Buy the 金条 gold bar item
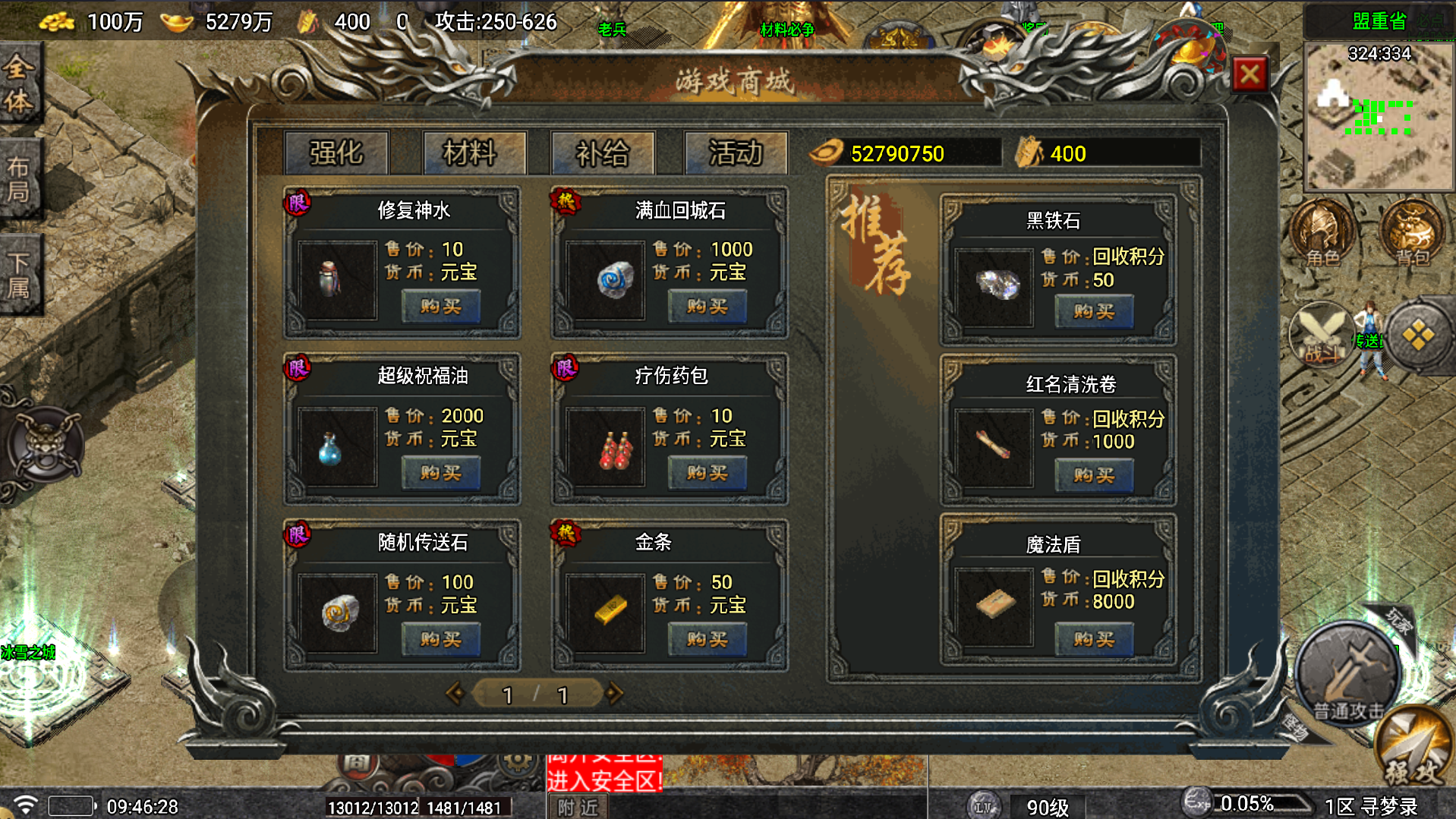The height and width of the screenshot is (819, 1456). coord(706,639)
